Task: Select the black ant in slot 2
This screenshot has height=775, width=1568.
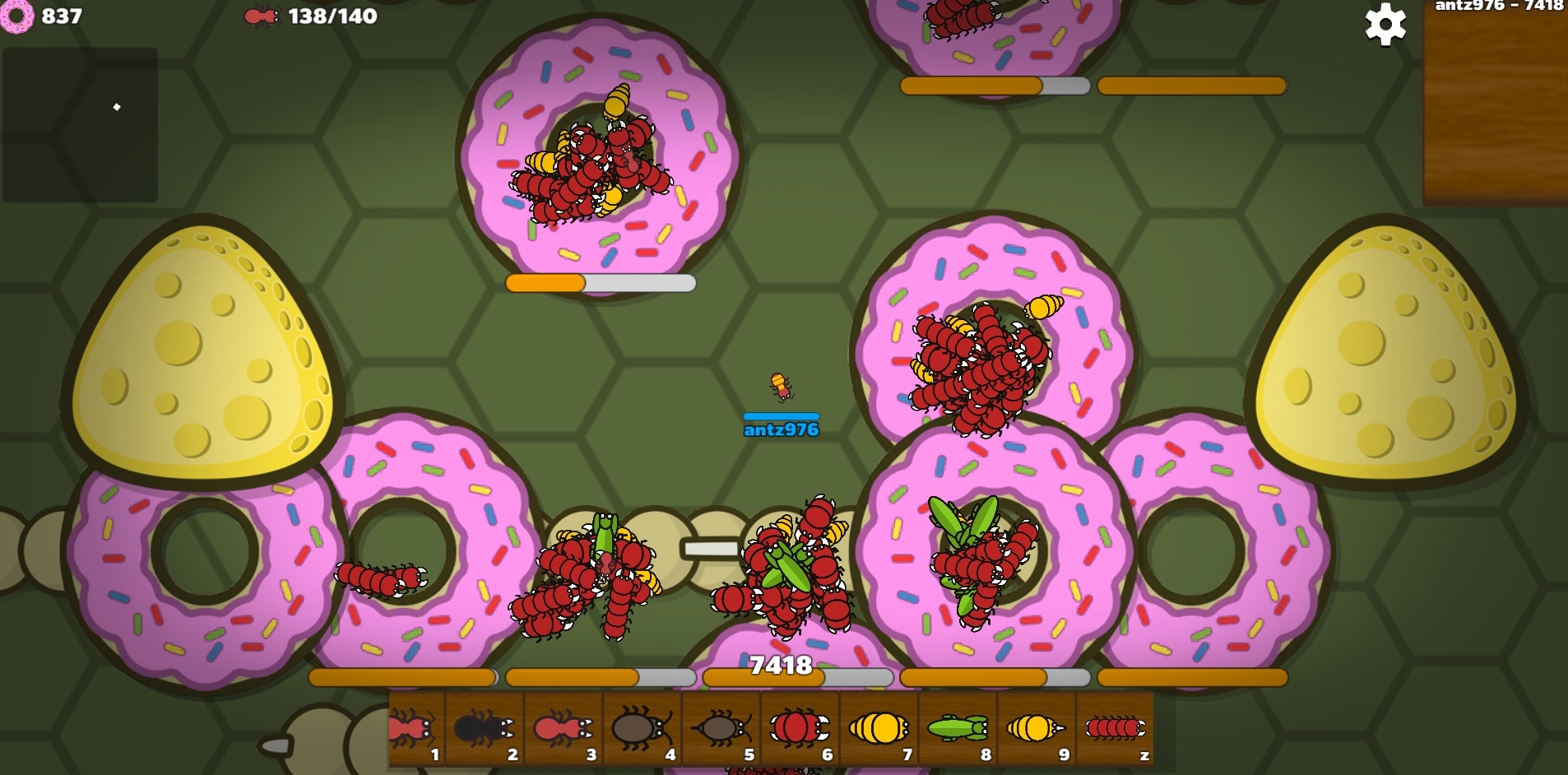Action: (484, 729)
